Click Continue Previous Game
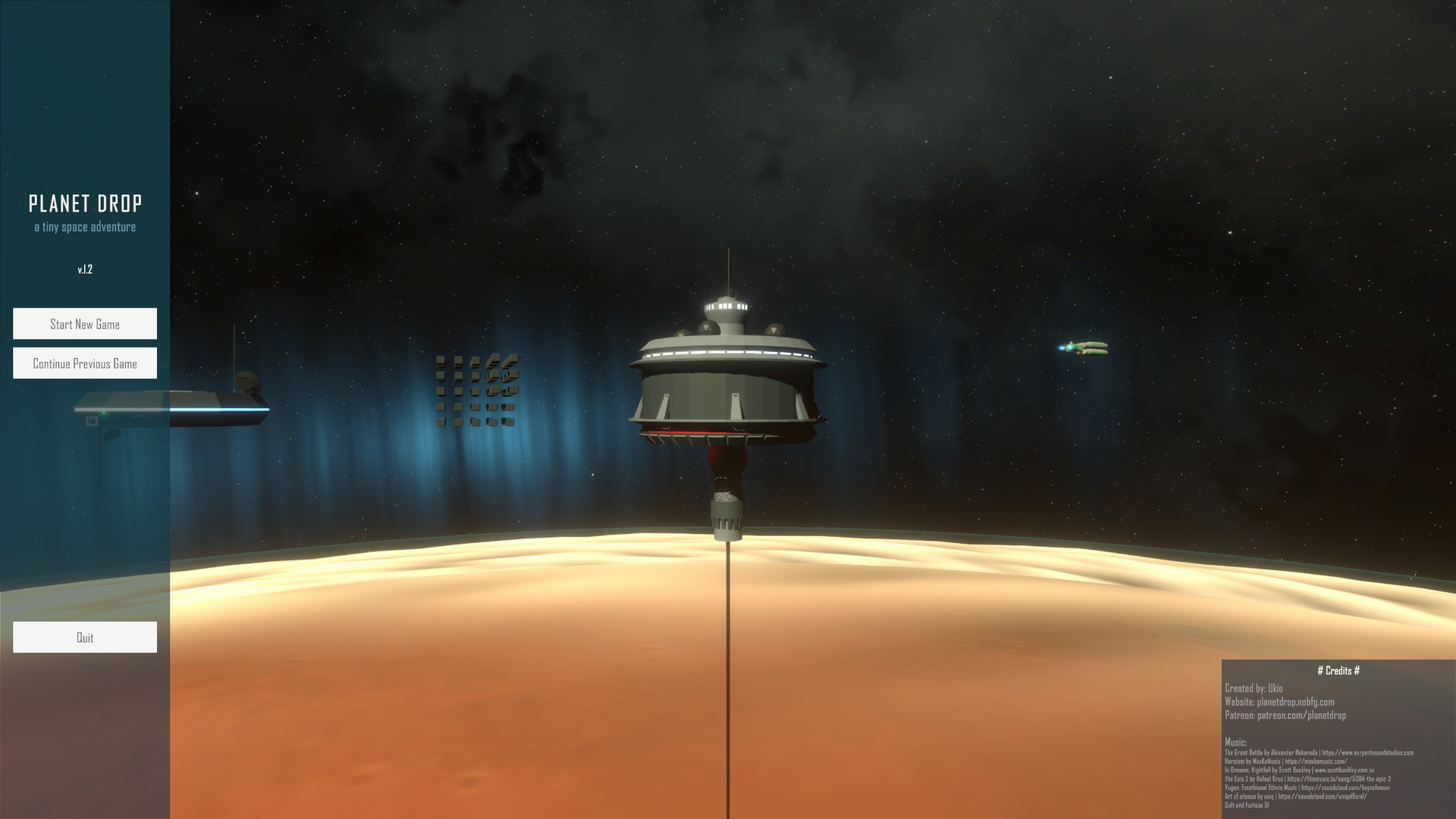 point(85,362)
